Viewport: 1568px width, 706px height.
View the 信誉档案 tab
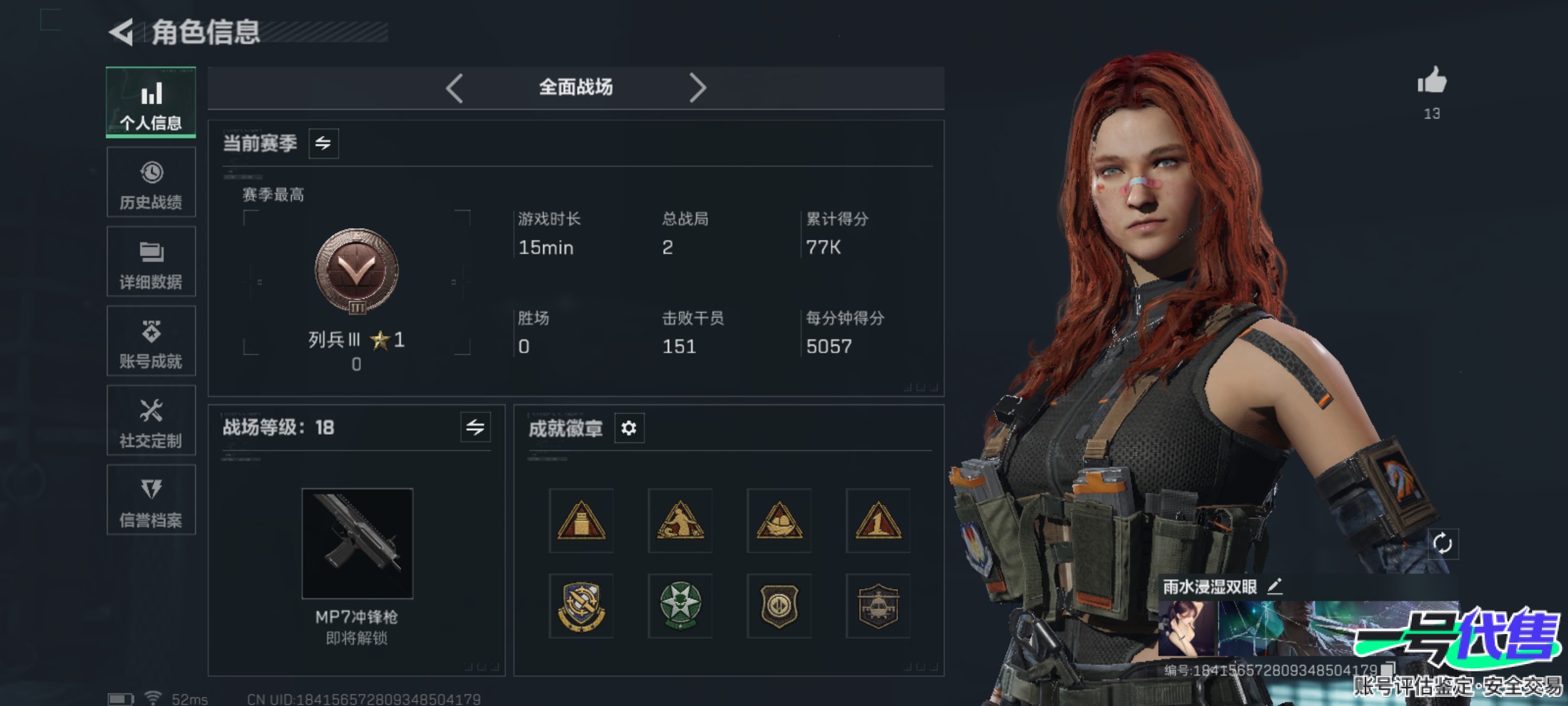coord(151,500)
